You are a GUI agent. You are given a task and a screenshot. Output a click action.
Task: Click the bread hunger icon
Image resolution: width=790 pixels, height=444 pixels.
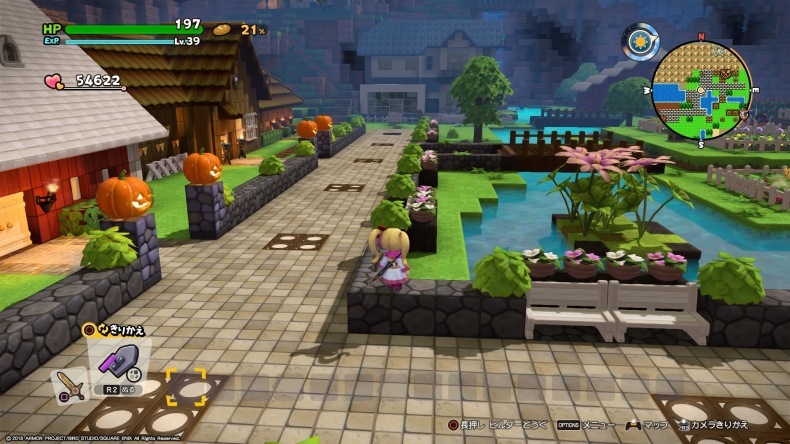pyautogui.click(x=221, y=30)
